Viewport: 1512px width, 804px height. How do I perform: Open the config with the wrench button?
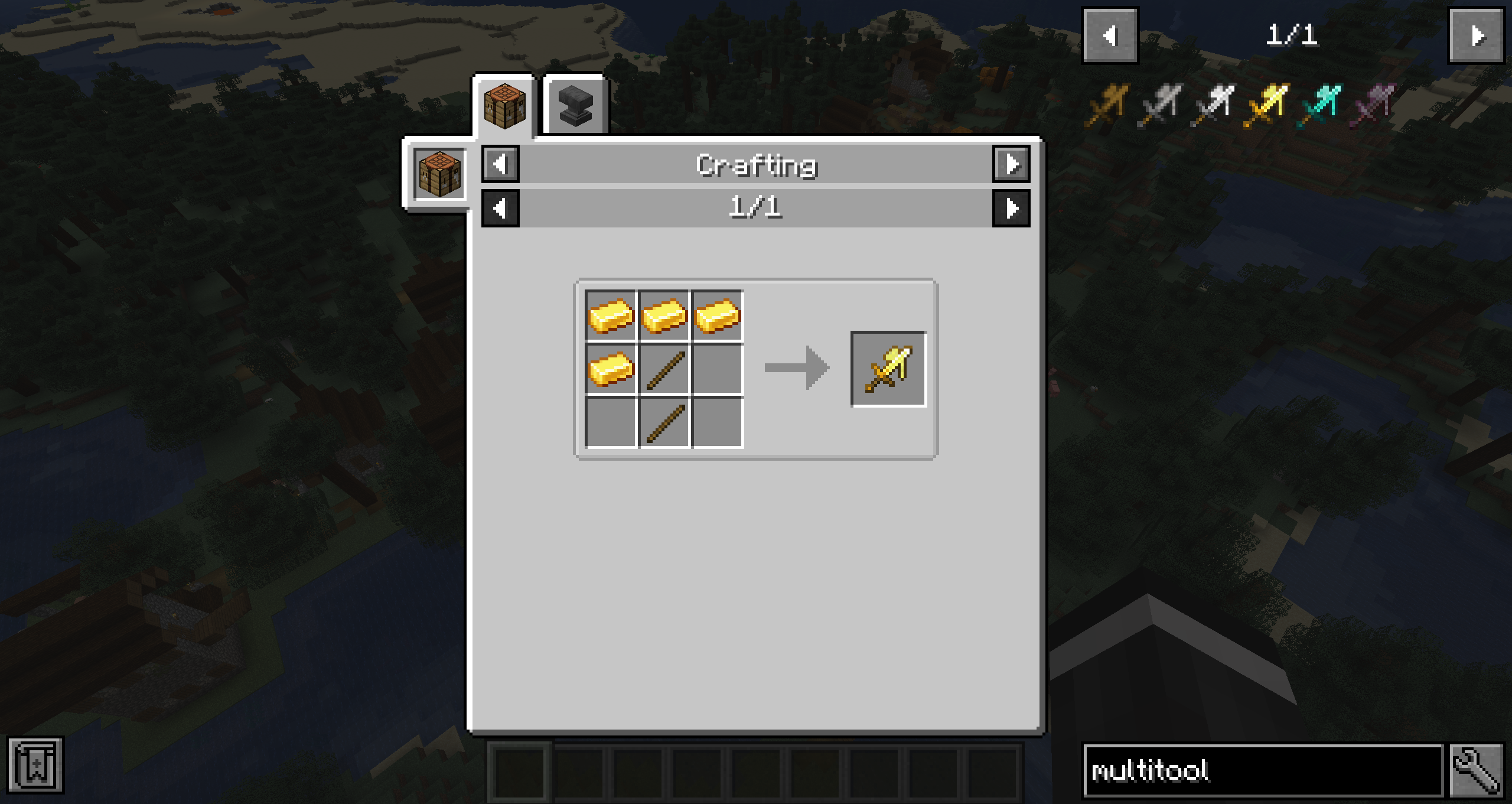[1476, 771]
